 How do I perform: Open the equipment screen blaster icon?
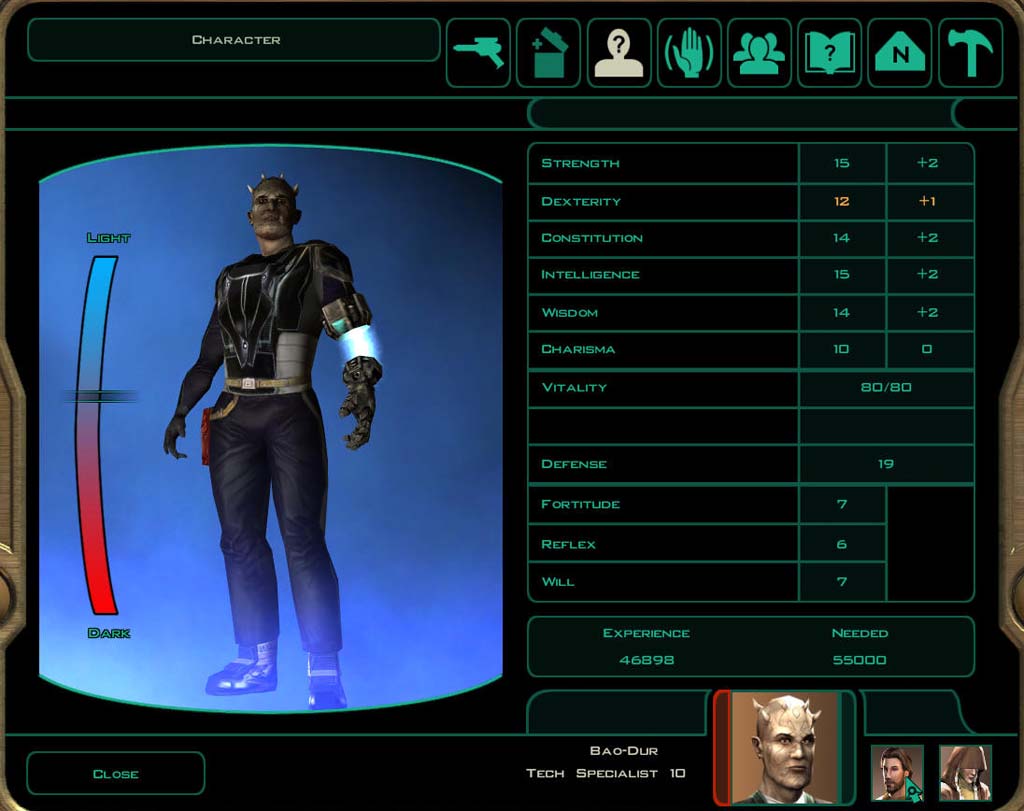point(478,53)
